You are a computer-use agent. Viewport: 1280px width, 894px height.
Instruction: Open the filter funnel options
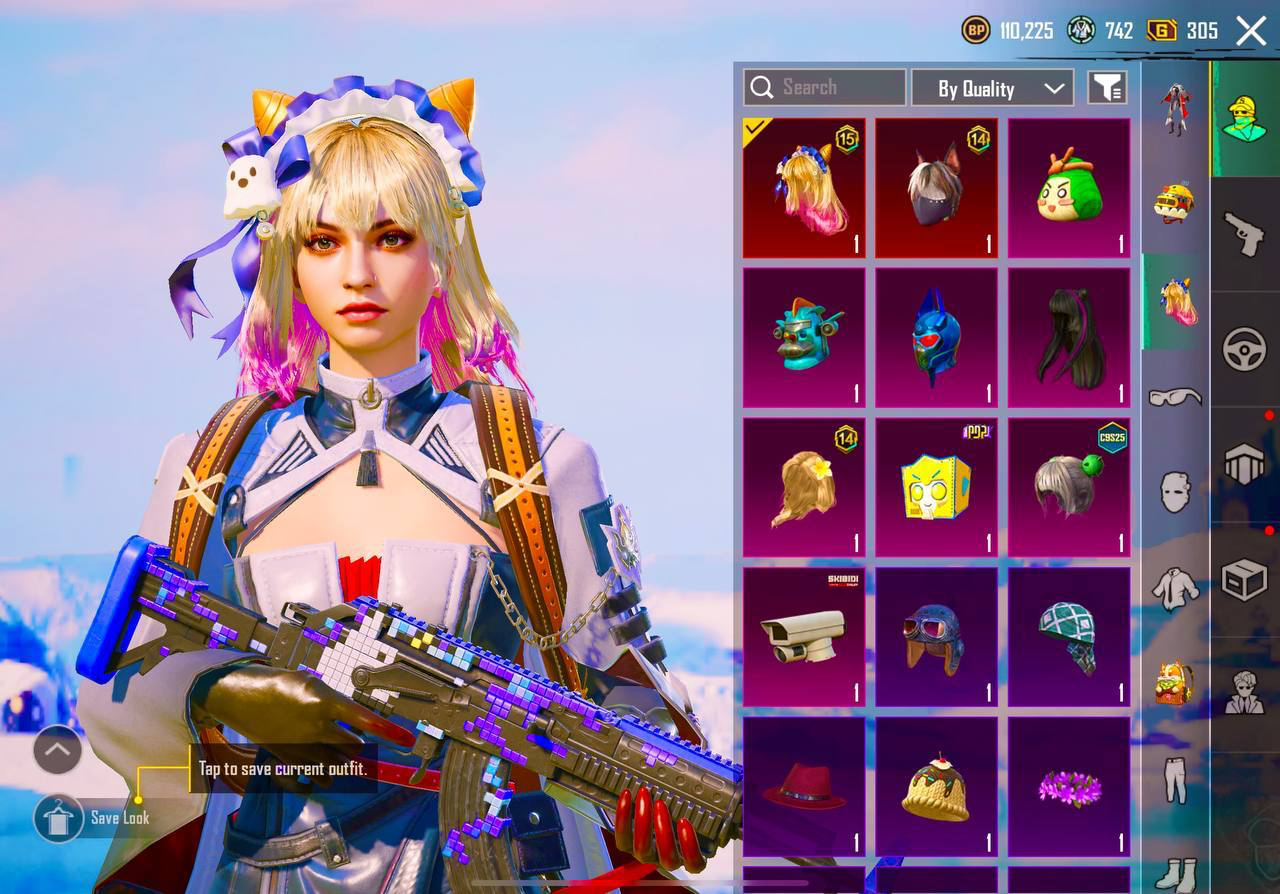click(x=1107, y=88)
